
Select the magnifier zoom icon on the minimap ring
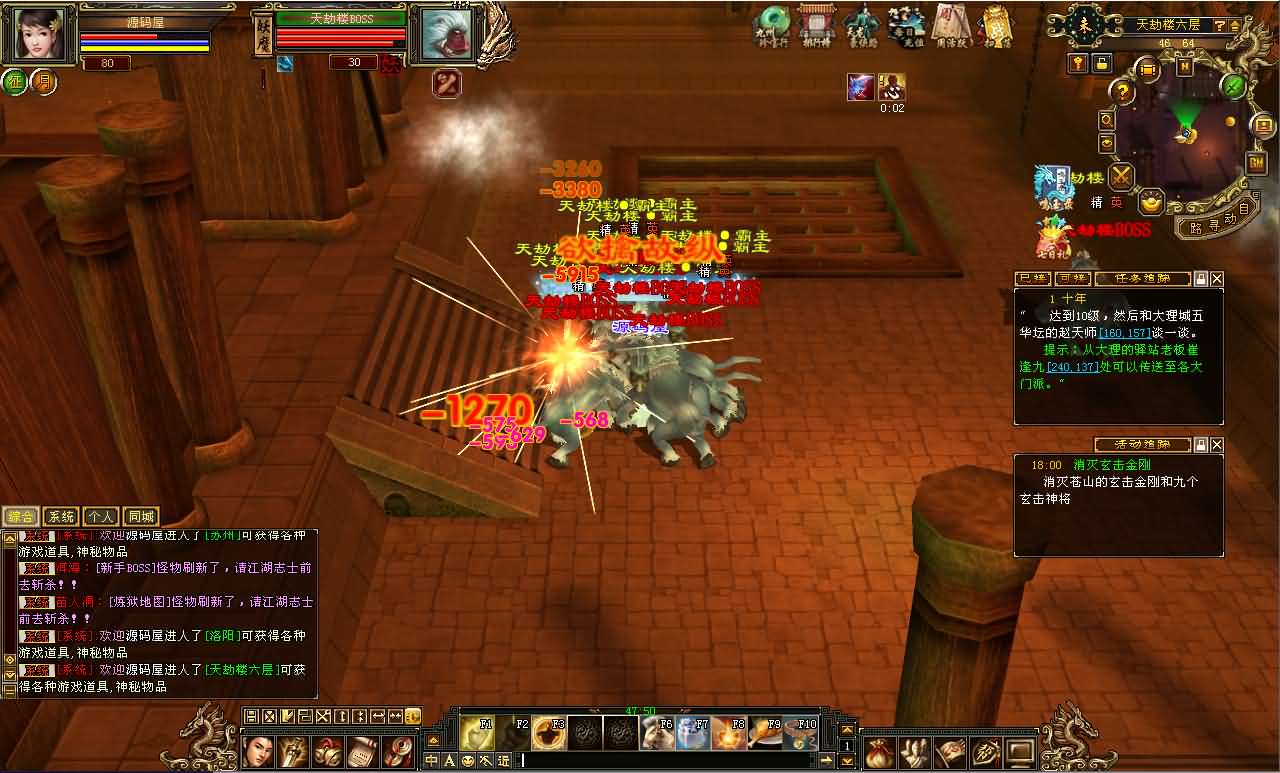pos(1105,121)
